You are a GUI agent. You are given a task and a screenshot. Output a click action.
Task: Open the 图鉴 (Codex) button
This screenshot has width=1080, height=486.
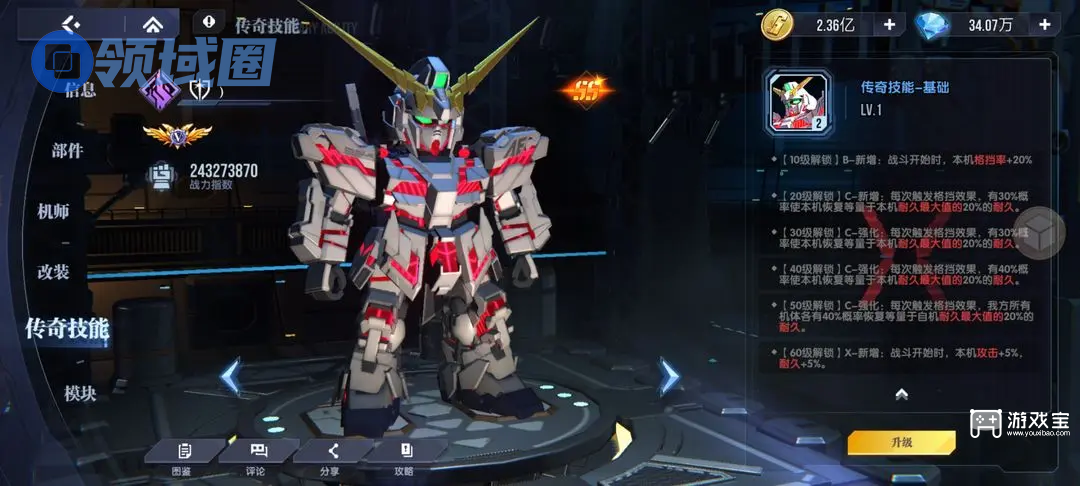click(182, 456)
